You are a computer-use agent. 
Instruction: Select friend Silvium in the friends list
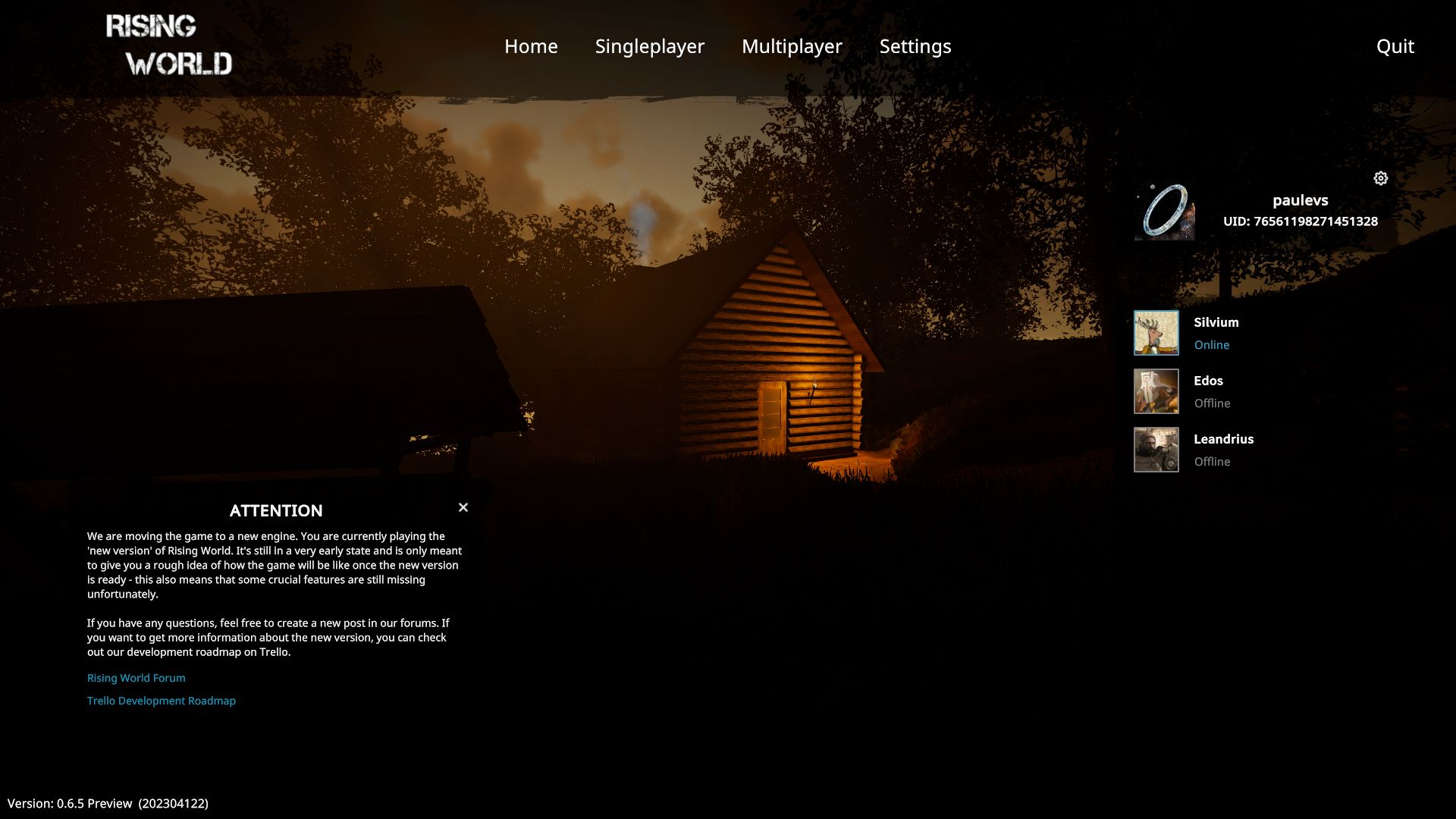coord(1216,322)
